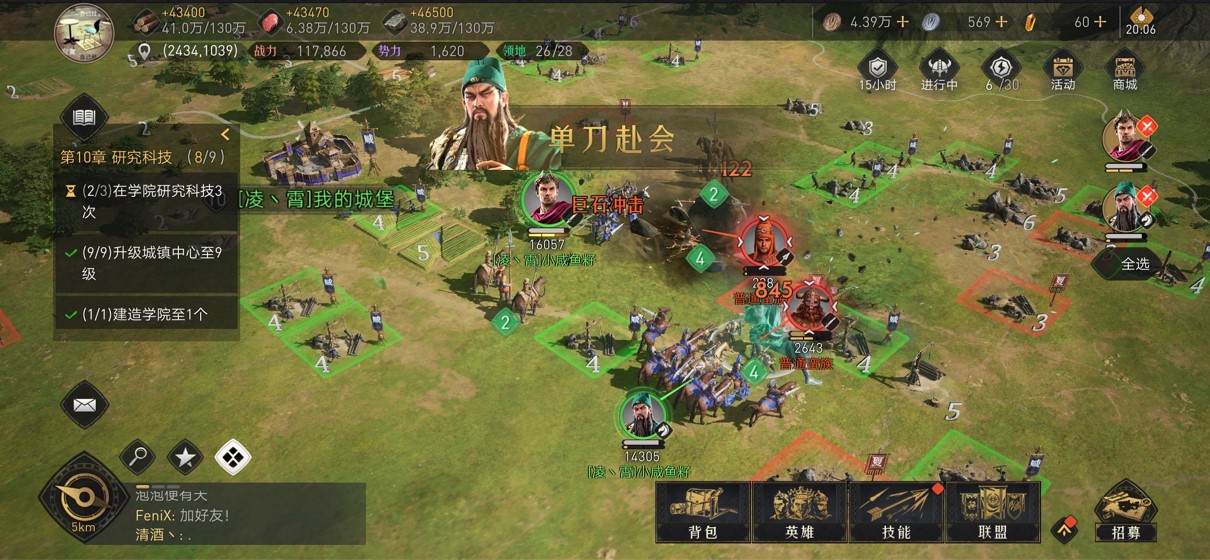The width and height of the screenshot is (1210, 560).
Task: Open the 活动 events menu
Action: [x=1062, y=68]
